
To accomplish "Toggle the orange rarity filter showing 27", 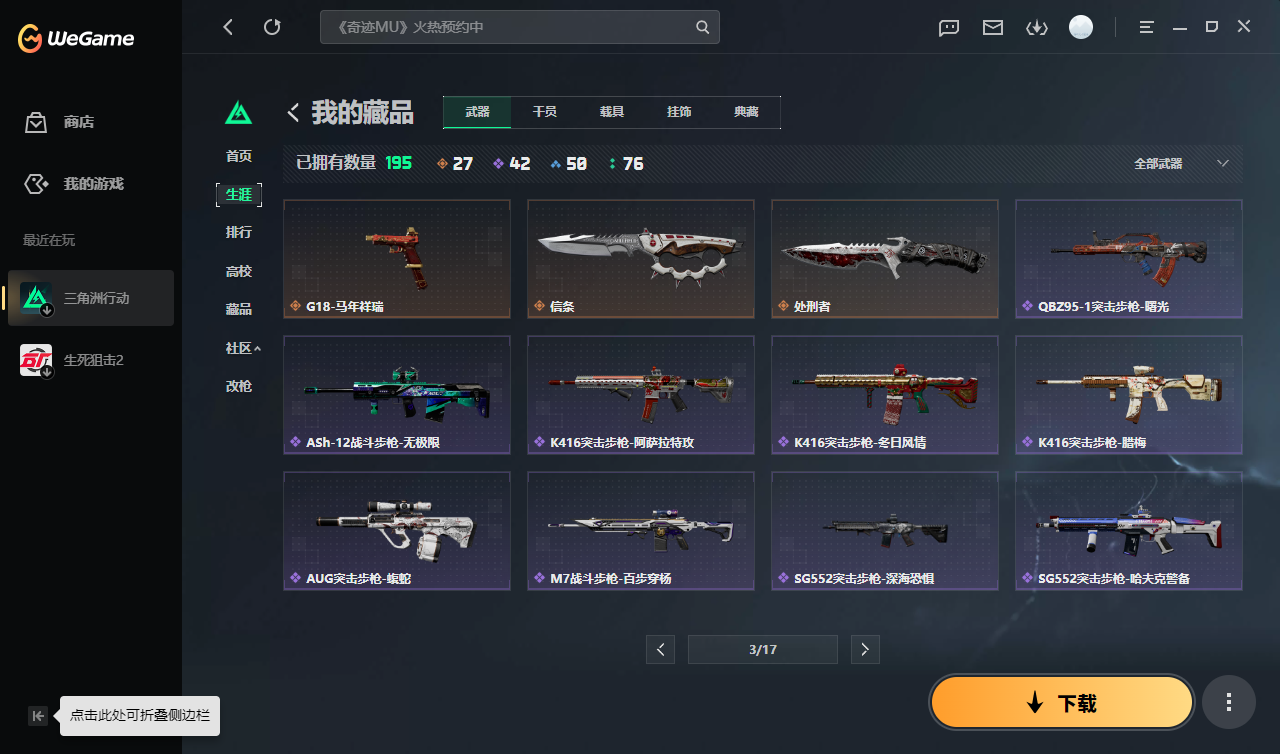I will (455, 163).
